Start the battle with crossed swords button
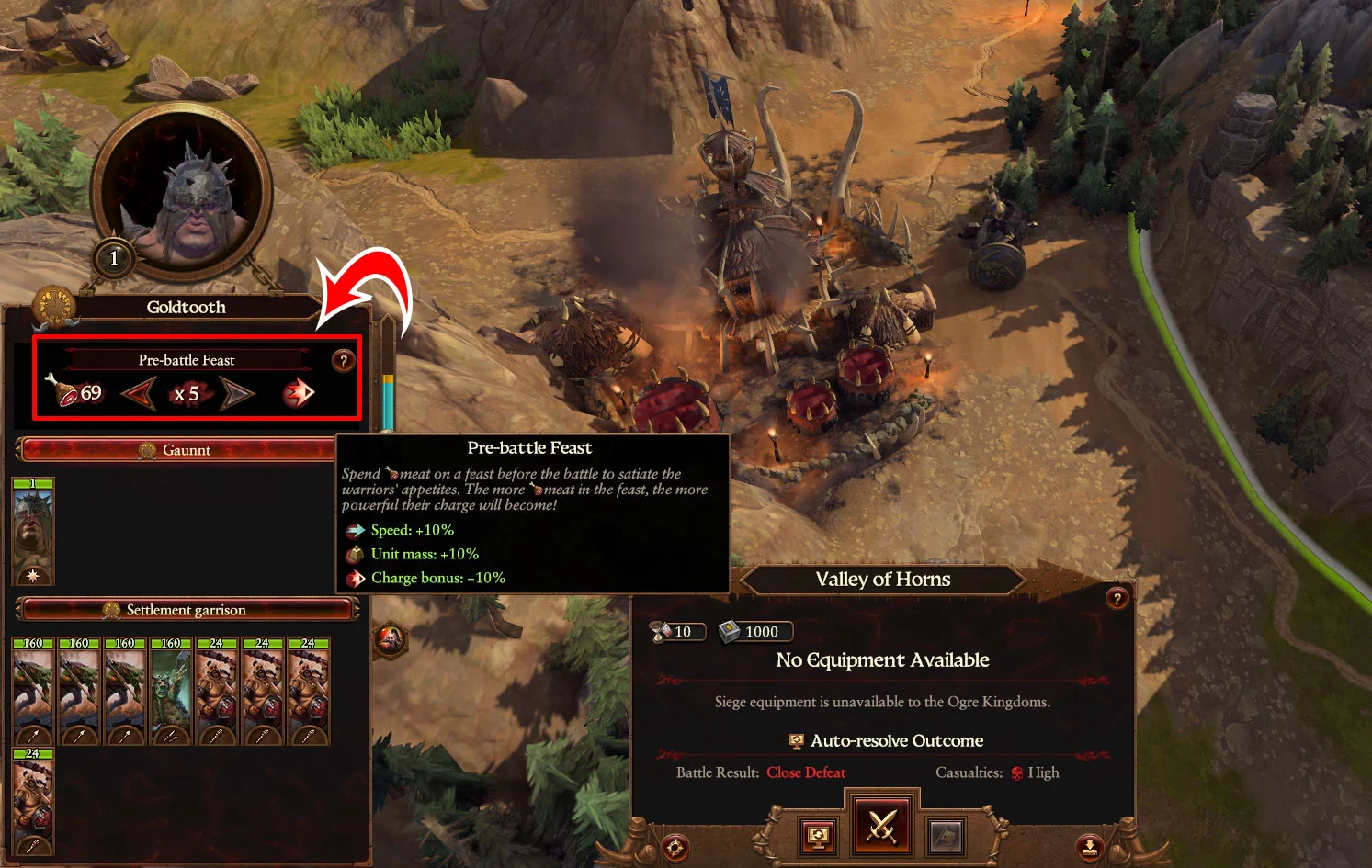 (x=881, y=827)
